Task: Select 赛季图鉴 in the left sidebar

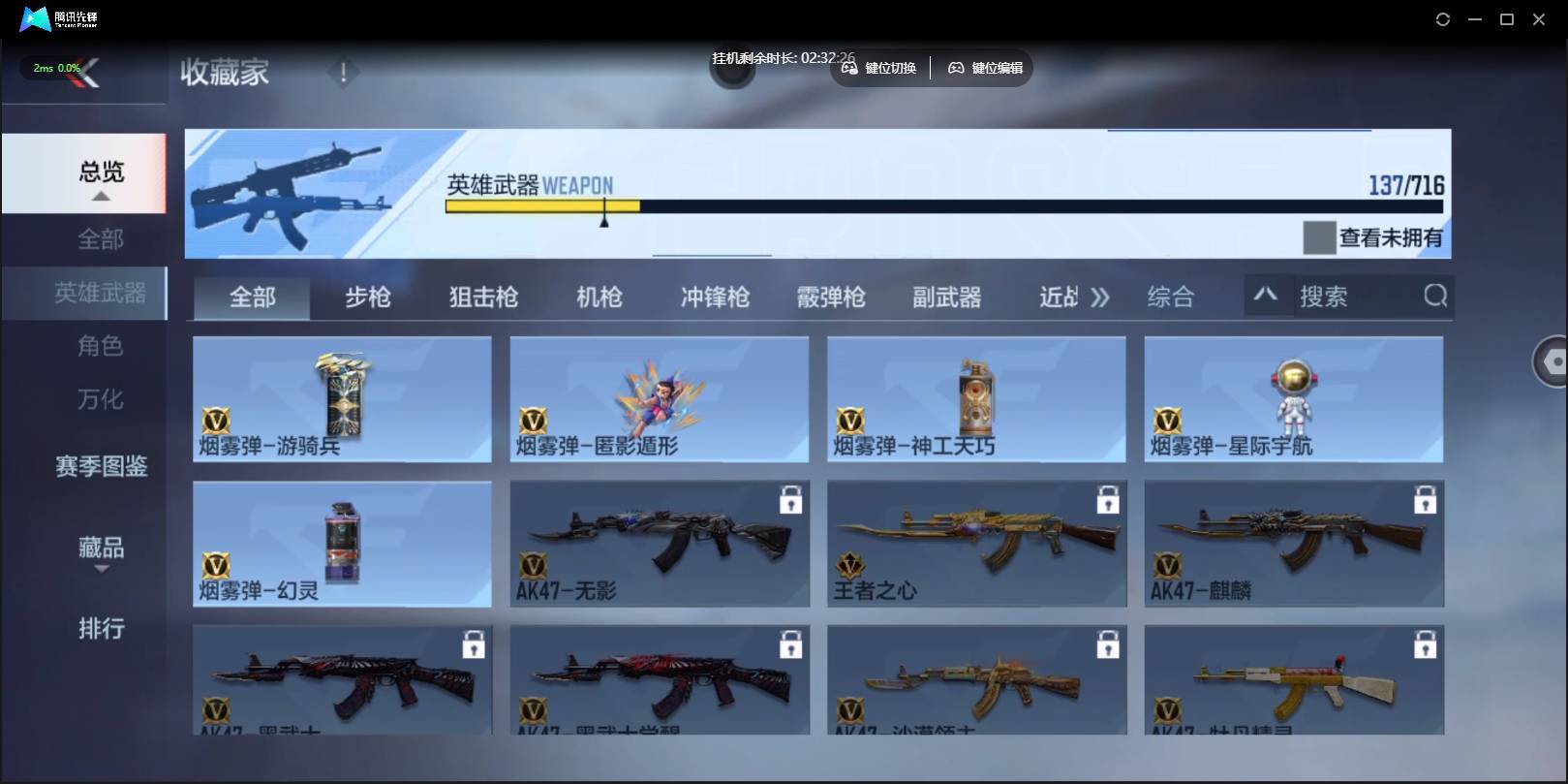Action: click(100, 467)
